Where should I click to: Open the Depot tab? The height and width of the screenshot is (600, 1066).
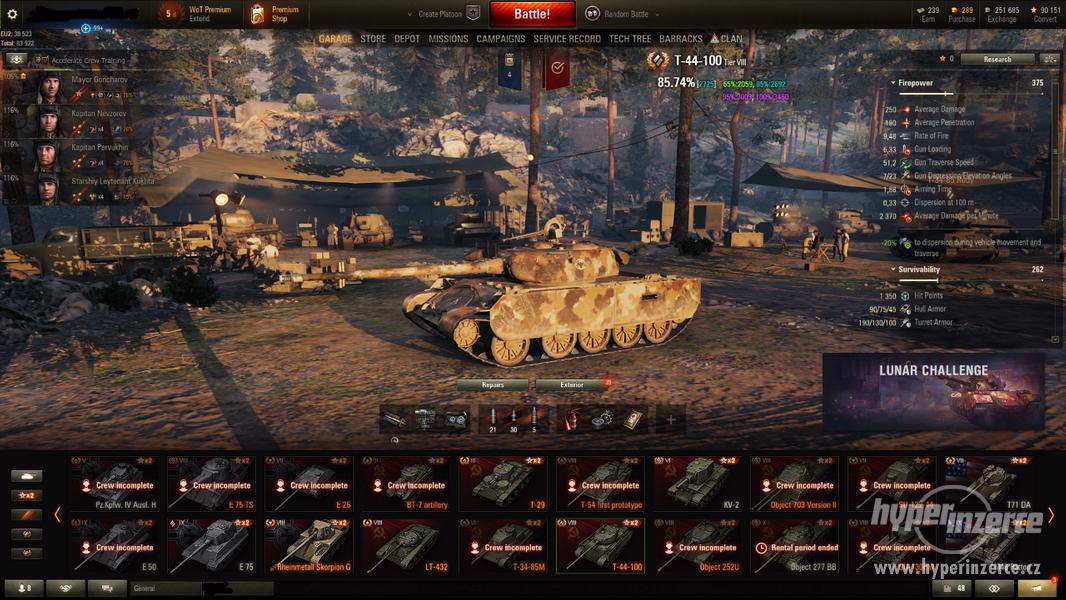tap(407, 39)
